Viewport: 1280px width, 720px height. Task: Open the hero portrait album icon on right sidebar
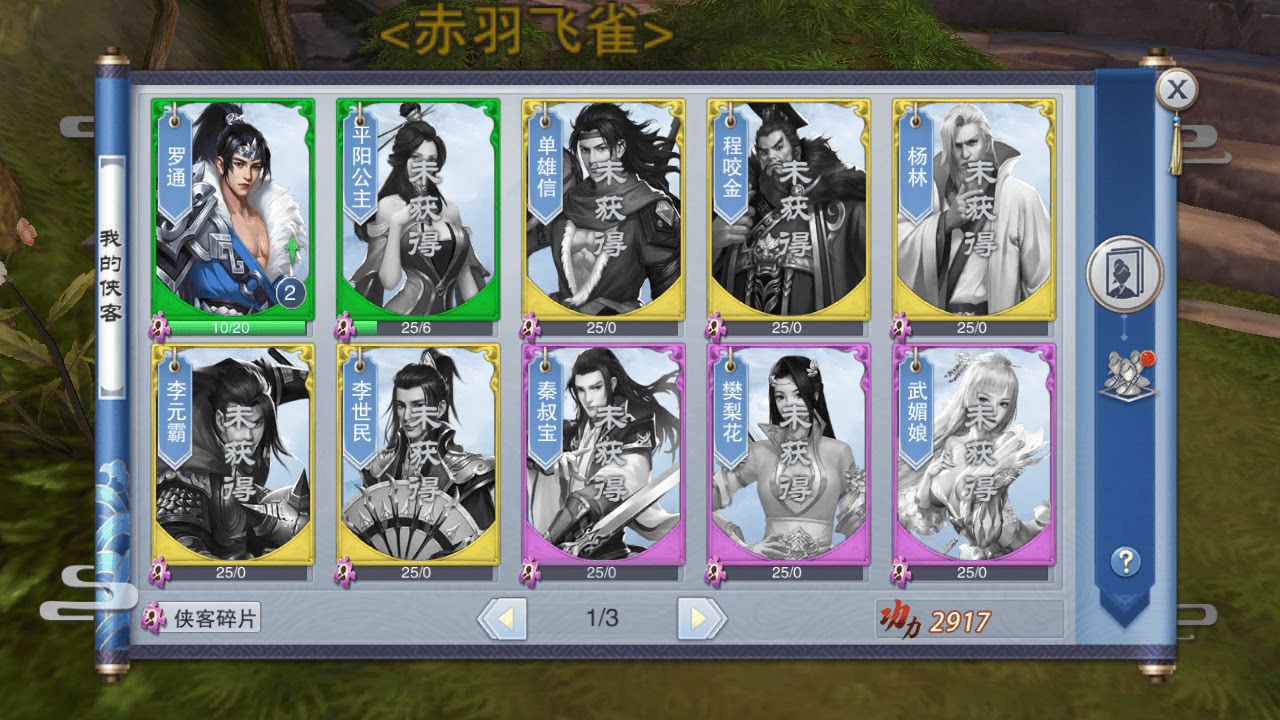tap(1125, 272)
